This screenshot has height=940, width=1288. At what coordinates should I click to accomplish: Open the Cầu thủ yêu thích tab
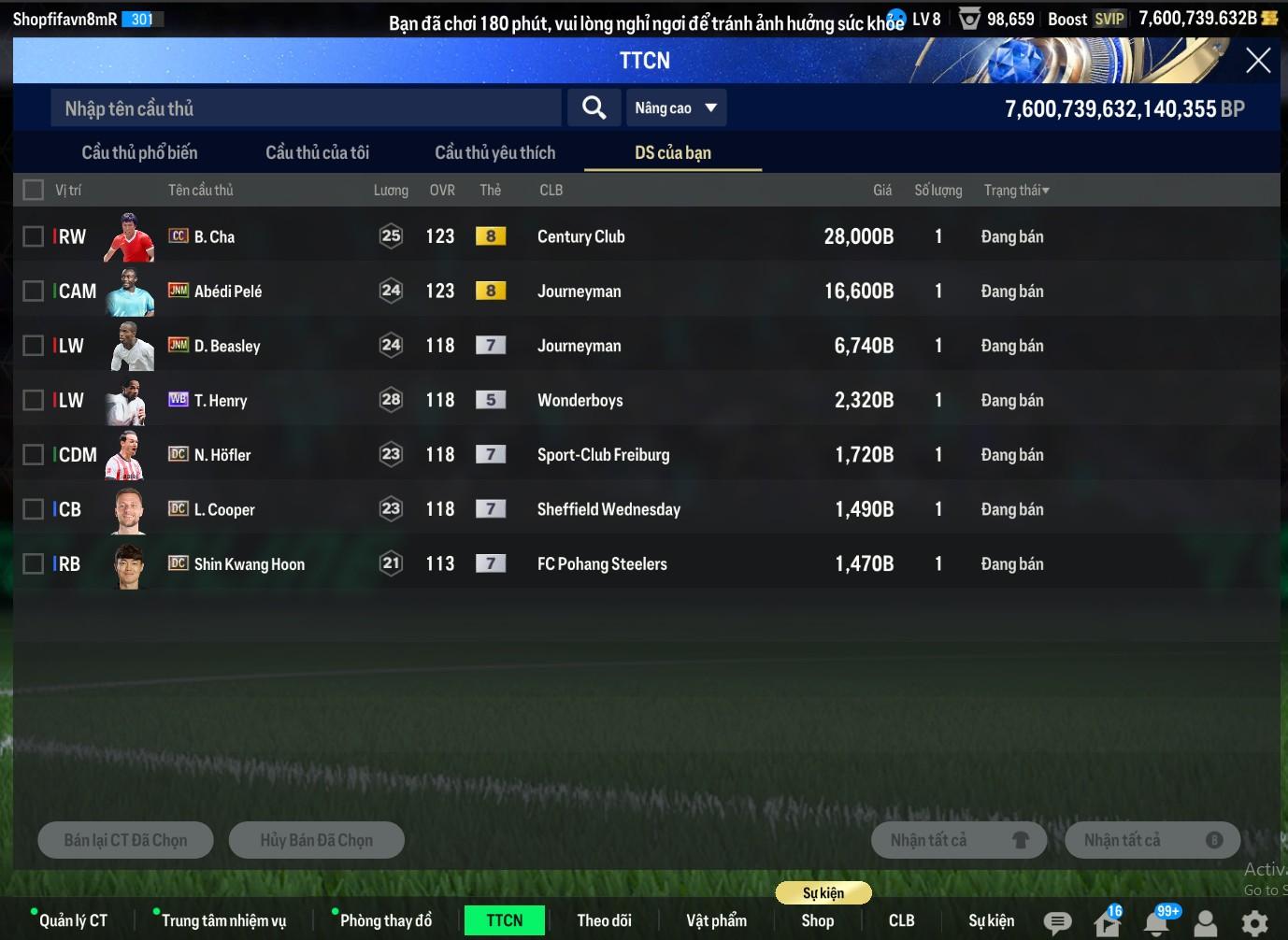tap(494, 152)
